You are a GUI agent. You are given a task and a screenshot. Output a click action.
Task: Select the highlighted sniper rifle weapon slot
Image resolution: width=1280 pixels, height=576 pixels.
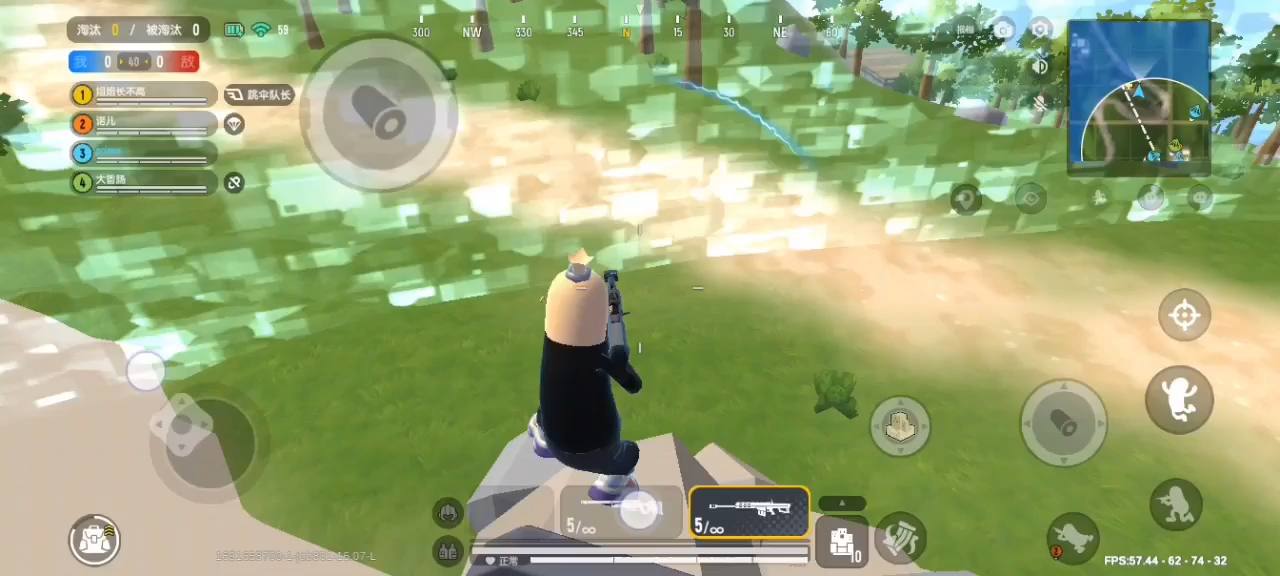click(x=749, y=511)
